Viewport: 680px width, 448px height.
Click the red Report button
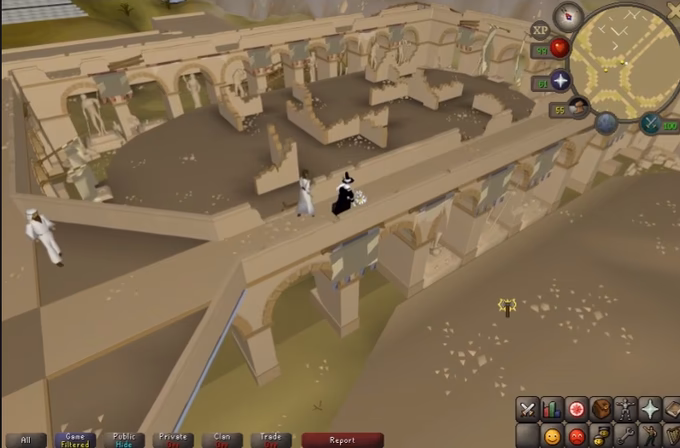click(x=342, y=439)
